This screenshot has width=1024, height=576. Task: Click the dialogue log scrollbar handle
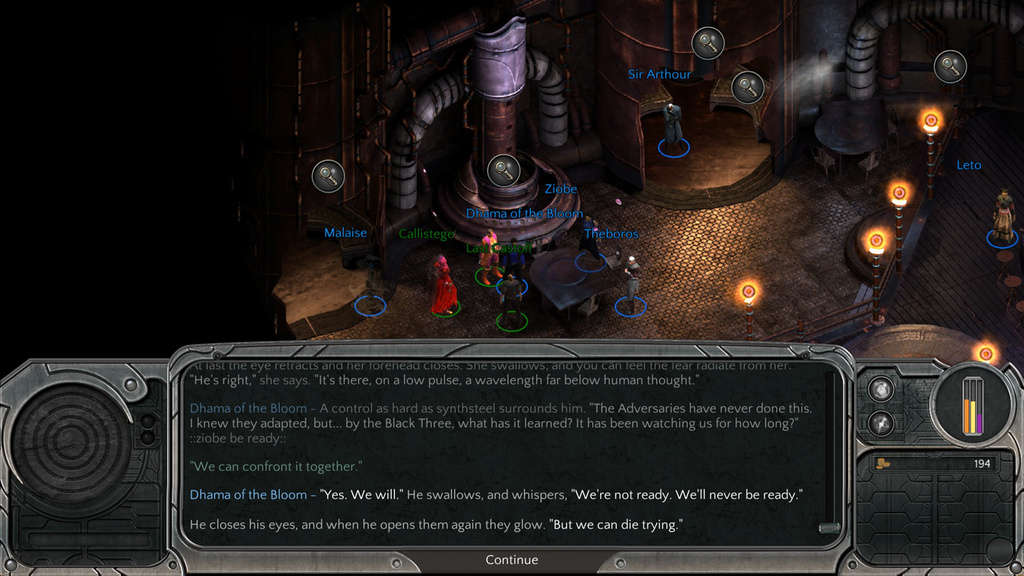coord(827,527)
